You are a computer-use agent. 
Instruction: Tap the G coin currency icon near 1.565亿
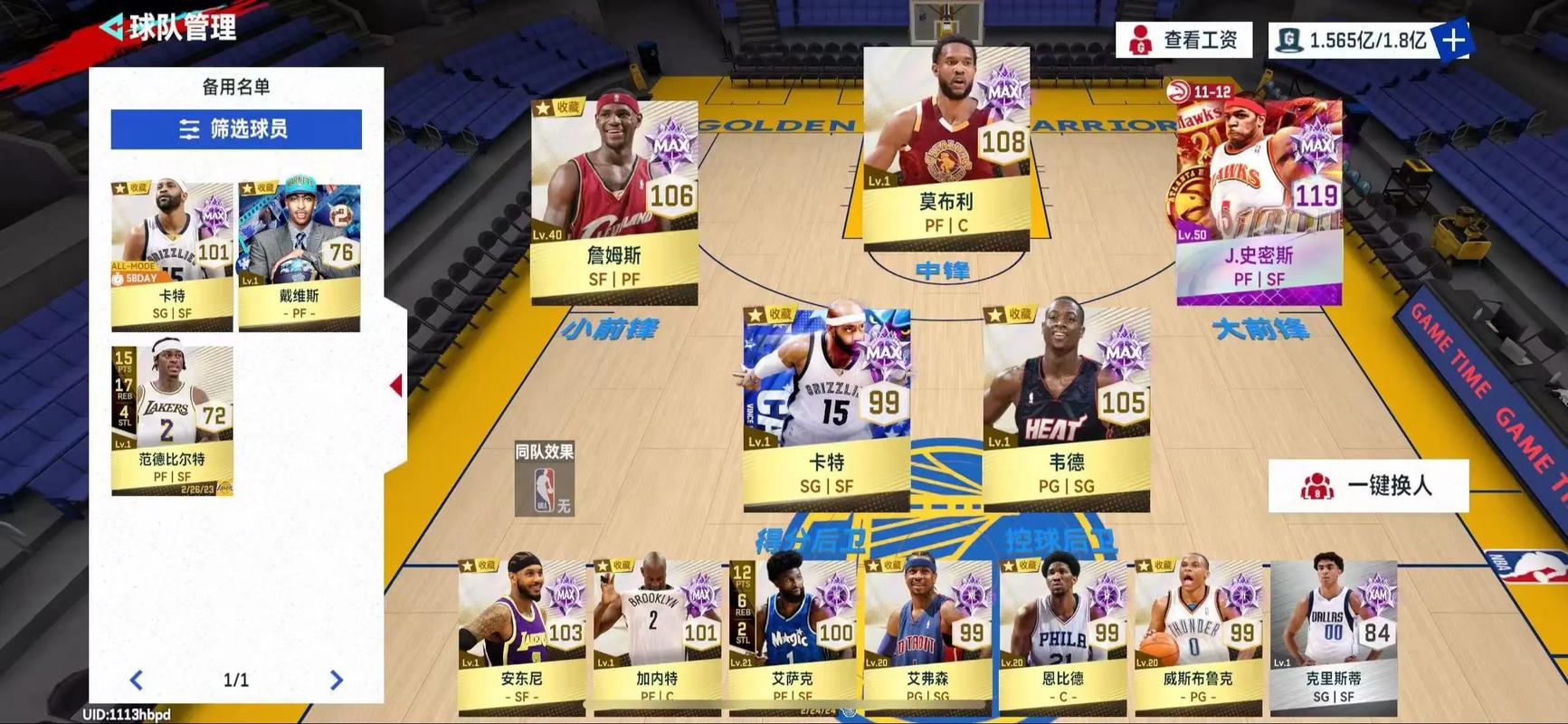click(1289, 40)
